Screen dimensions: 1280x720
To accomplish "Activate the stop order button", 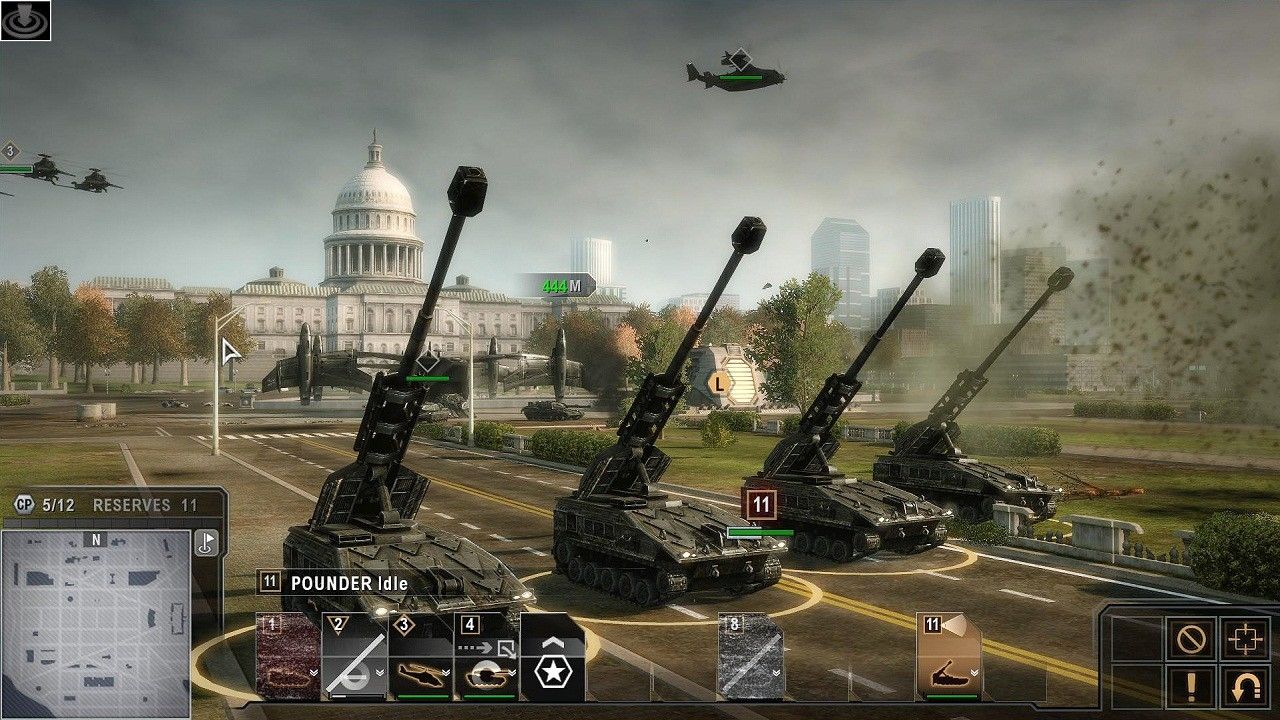I will click(x=1191, y=638).
